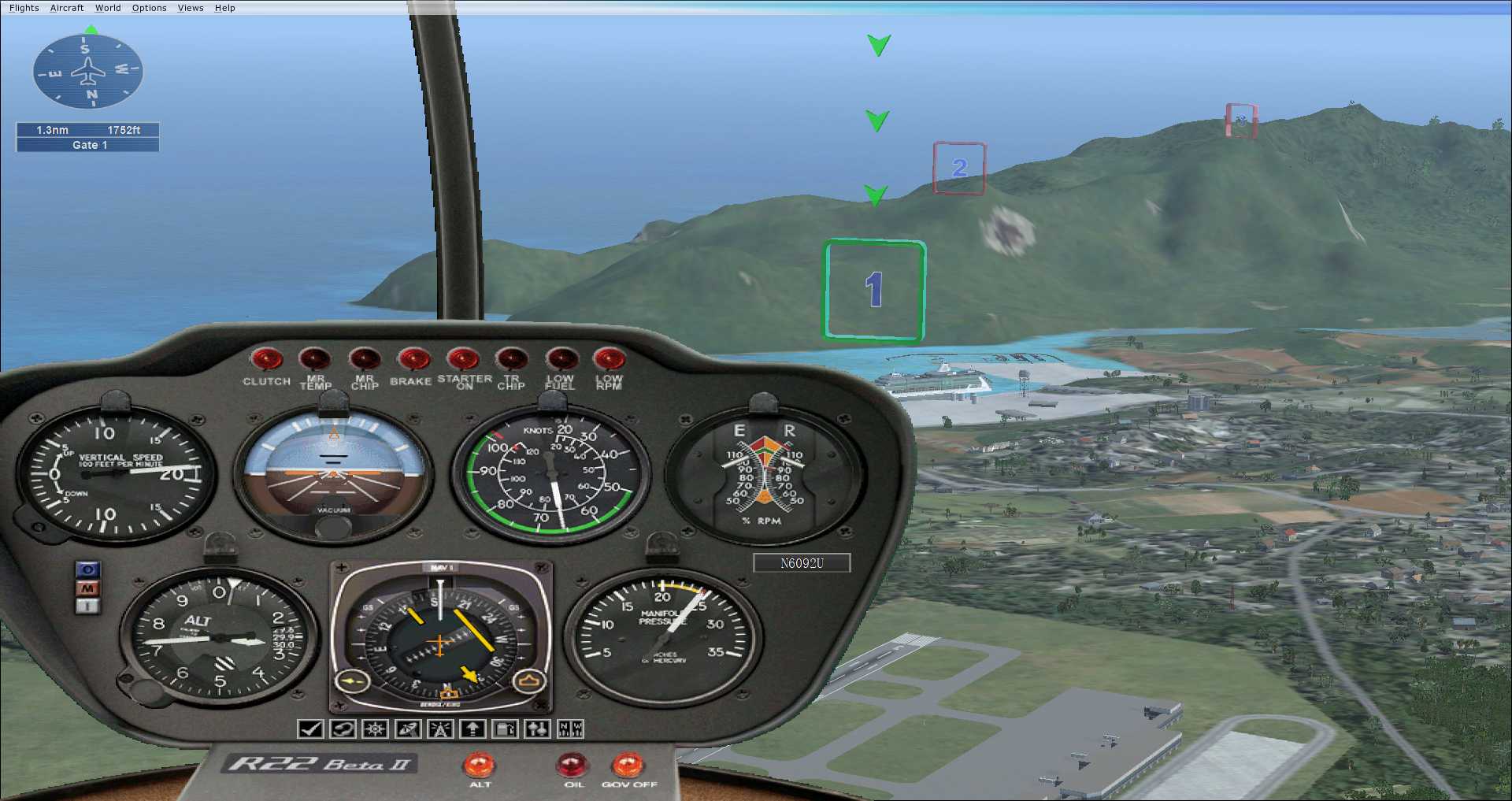Image resolution: width=1512 pixels, height=801 pixels.
Task: Open the Flights menu
Action: click(24, 8)
